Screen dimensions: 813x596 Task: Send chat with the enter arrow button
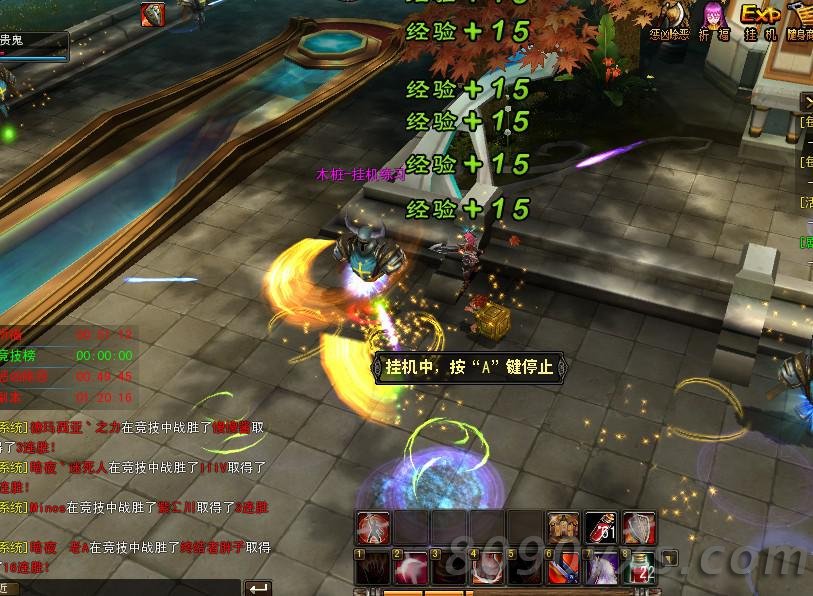(258, 588)
